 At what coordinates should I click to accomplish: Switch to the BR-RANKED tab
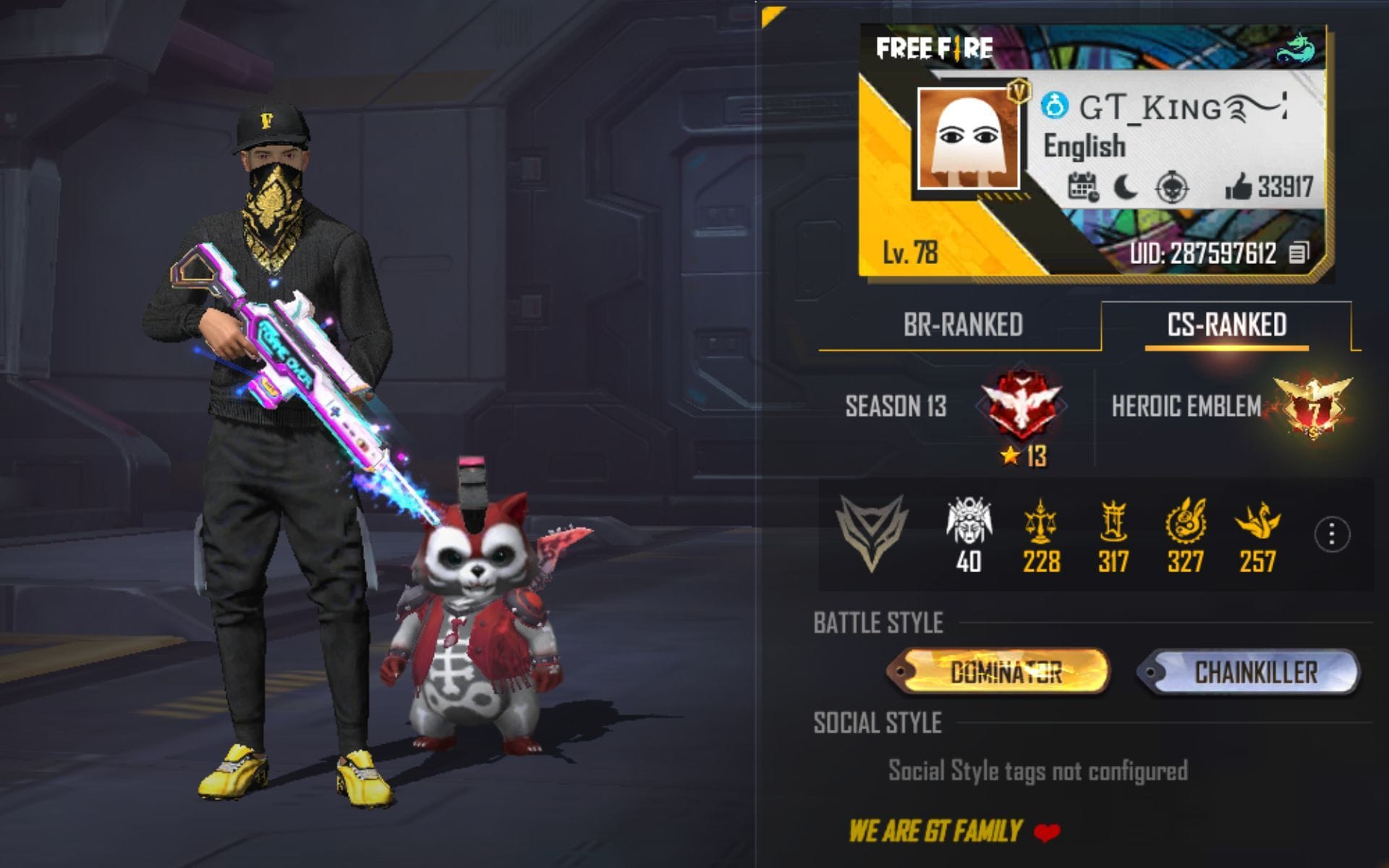pos(962,325)
